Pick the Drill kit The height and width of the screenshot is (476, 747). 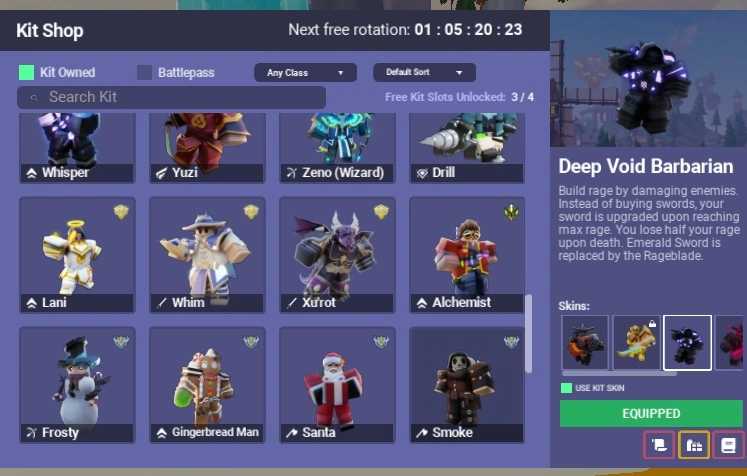point(467,147)
